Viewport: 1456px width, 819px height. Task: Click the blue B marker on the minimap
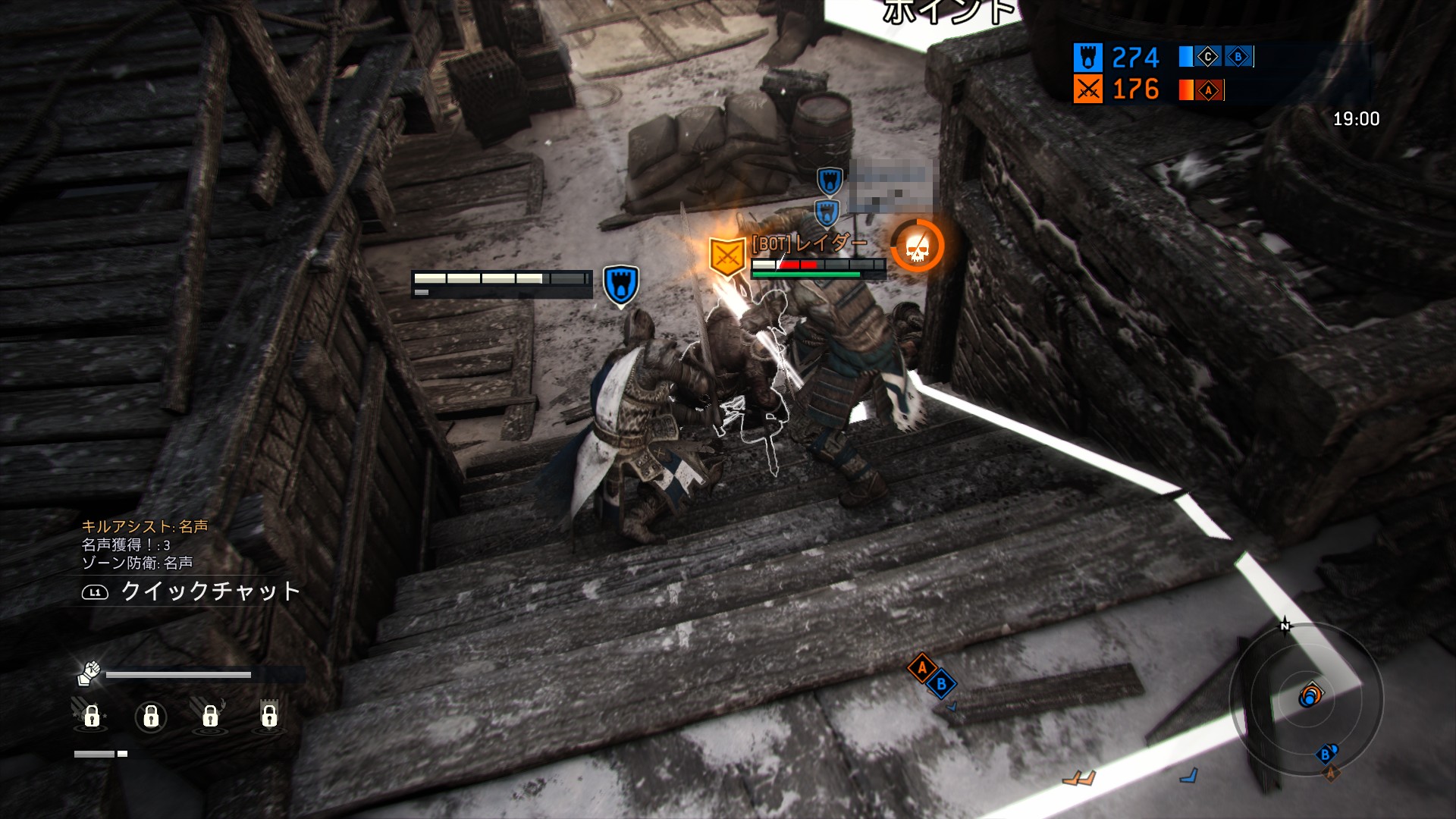[x=1325, y=754]
